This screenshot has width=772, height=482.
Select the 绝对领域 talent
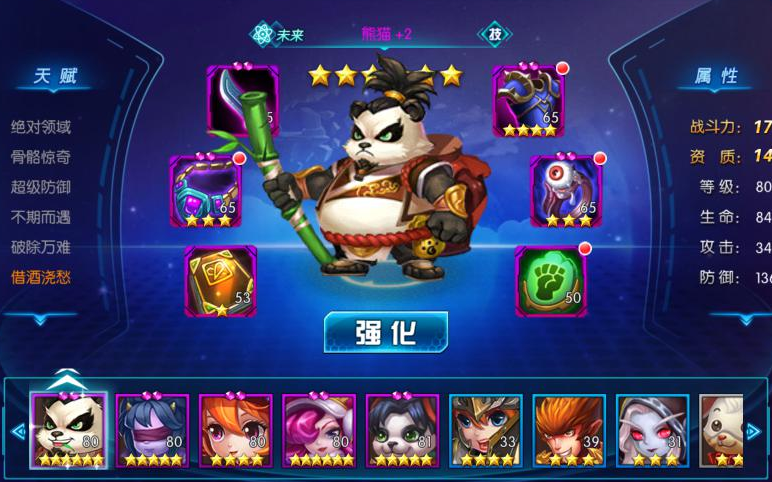pyautogui.click(x=41, y=127)
